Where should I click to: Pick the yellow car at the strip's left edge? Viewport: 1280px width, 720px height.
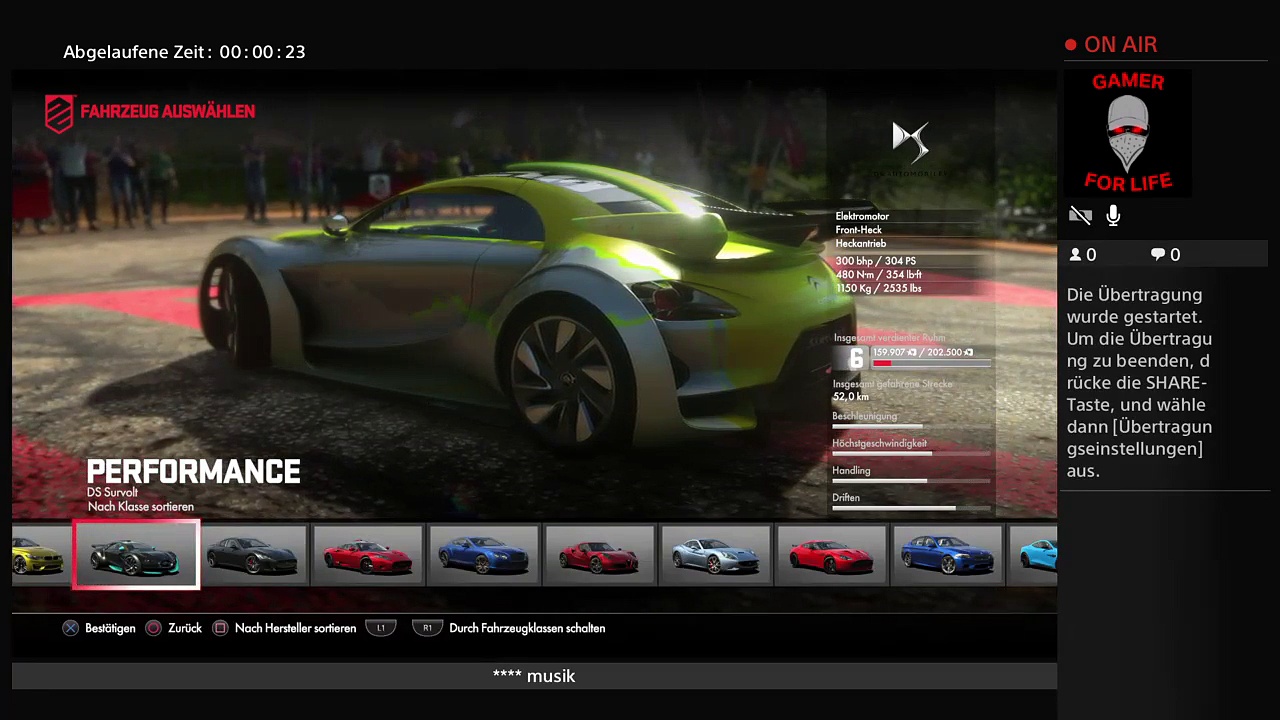point(40,554)
